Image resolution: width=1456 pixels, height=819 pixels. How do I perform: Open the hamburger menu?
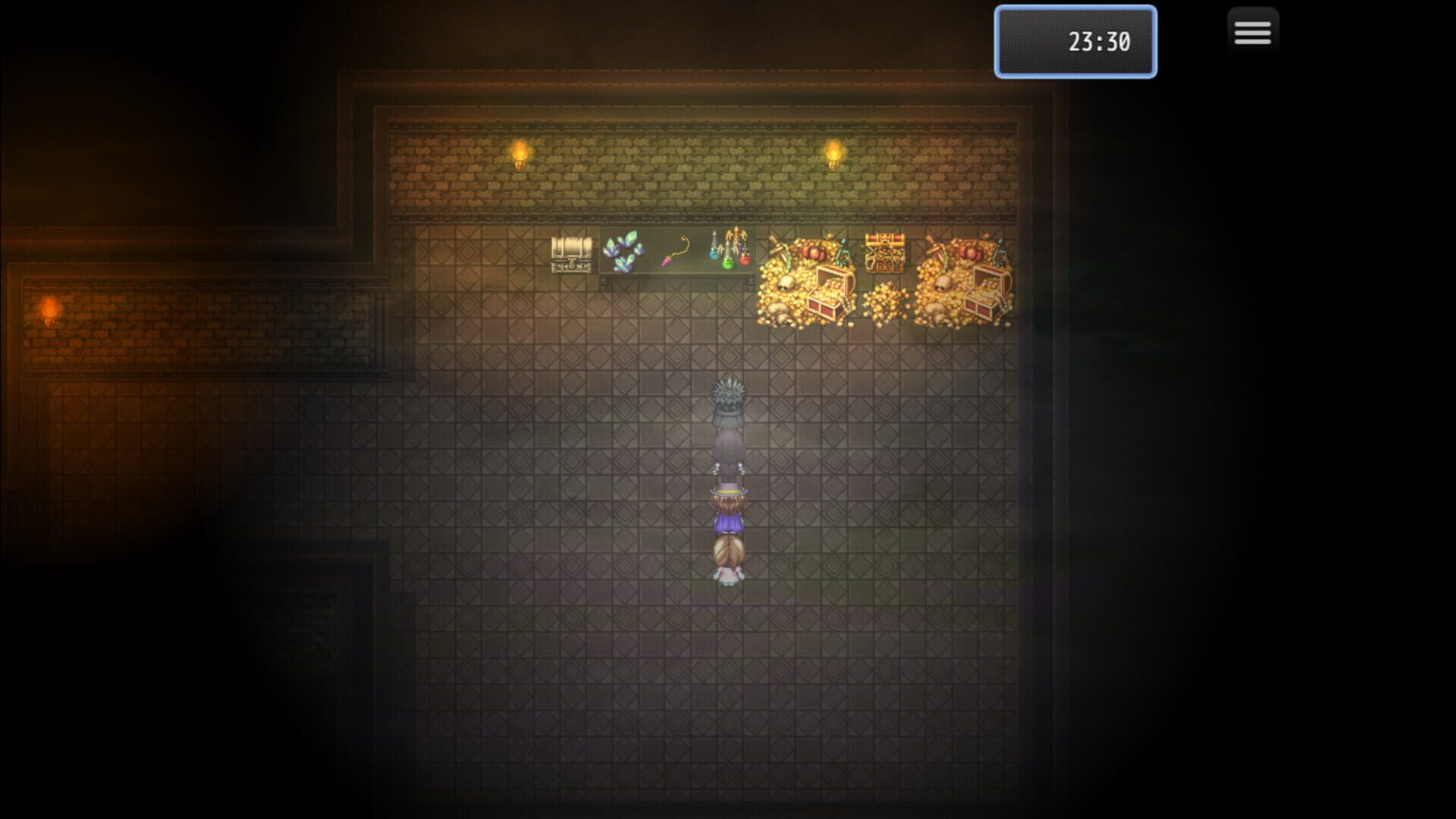click(x=1252, y=32)
